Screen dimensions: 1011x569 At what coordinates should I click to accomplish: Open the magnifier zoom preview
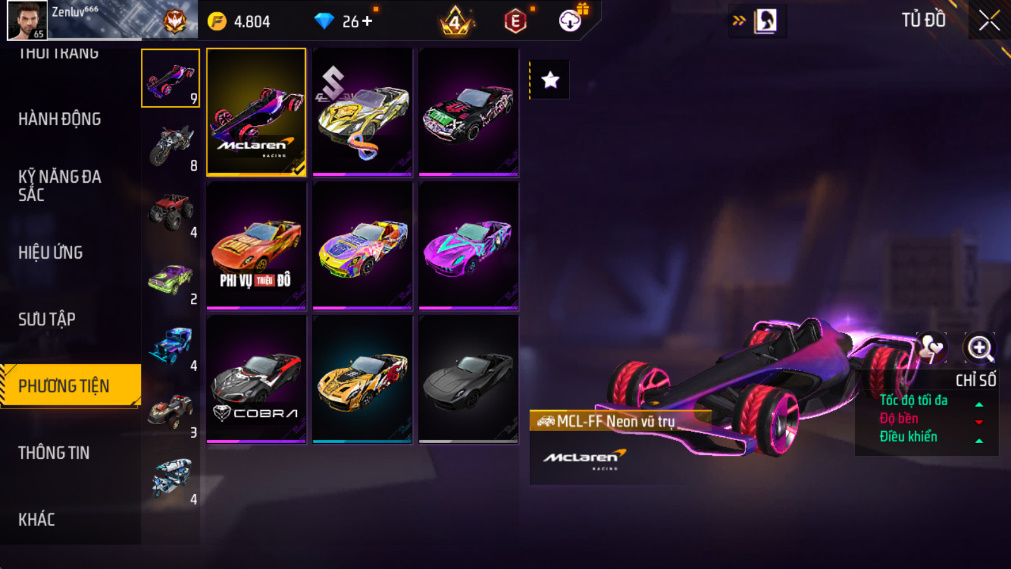[x=979, y=348]
